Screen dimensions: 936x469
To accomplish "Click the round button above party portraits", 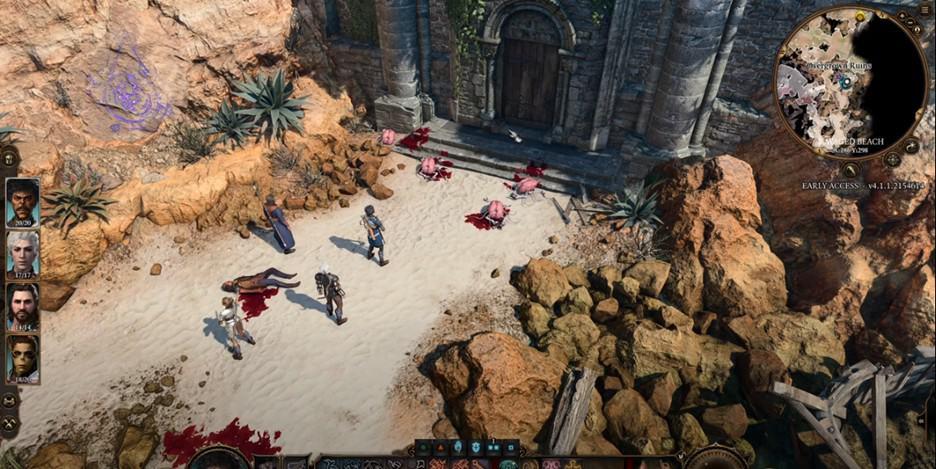I will [9, 158].
